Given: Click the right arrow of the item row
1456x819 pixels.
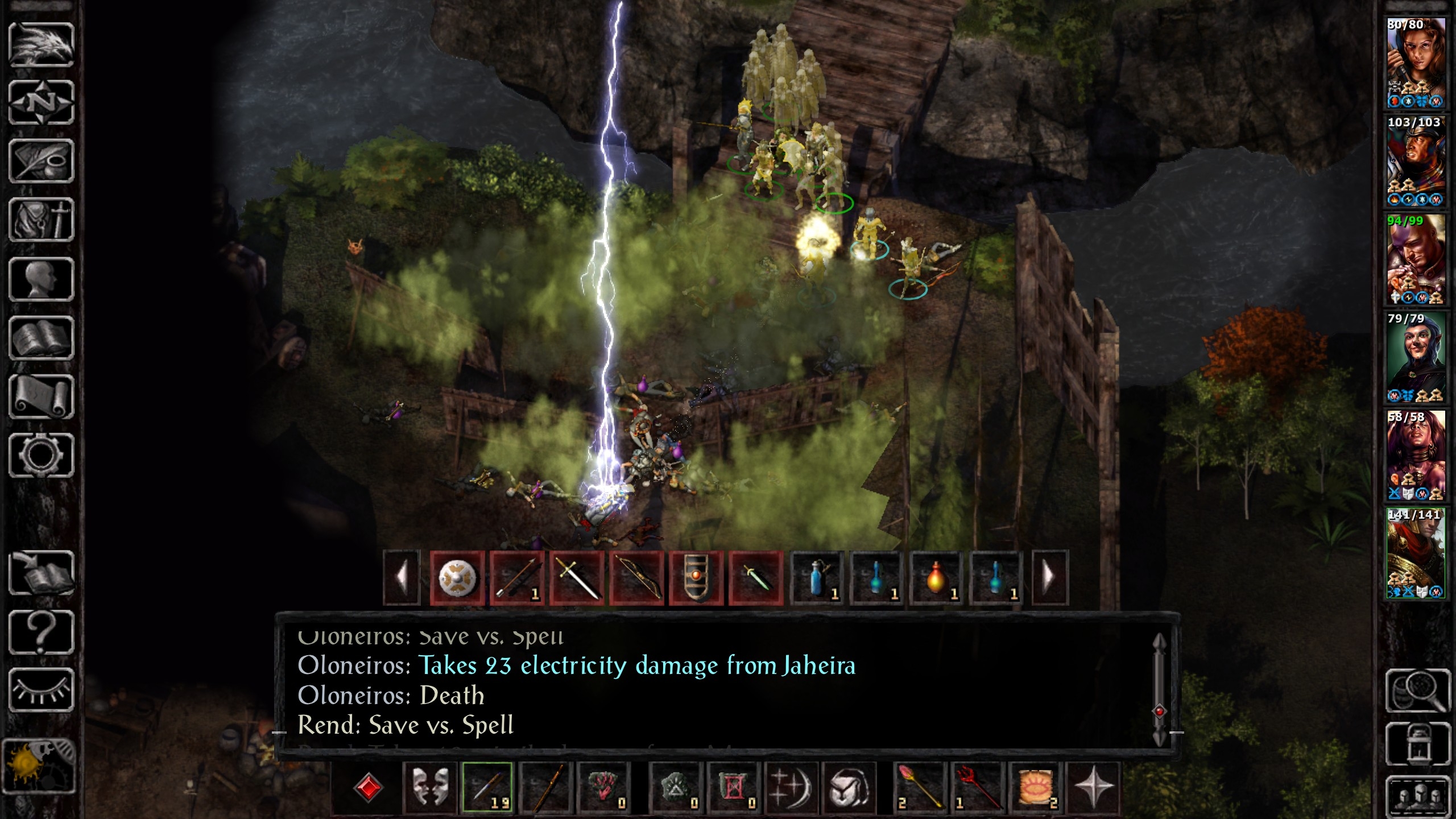Looking at the screenshot, I should pos(1049,577).
